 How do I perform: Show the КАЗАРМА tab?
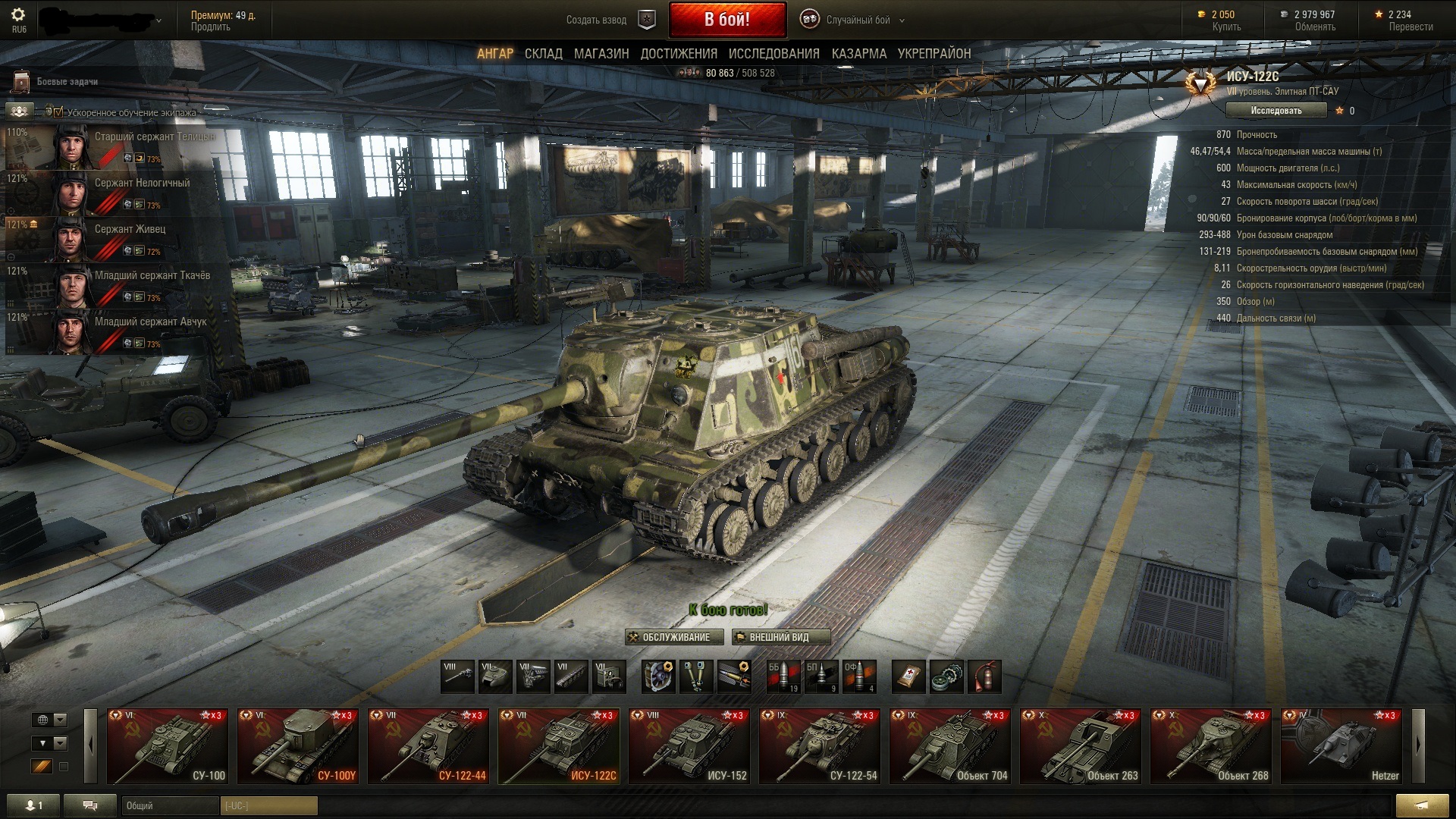858,54
